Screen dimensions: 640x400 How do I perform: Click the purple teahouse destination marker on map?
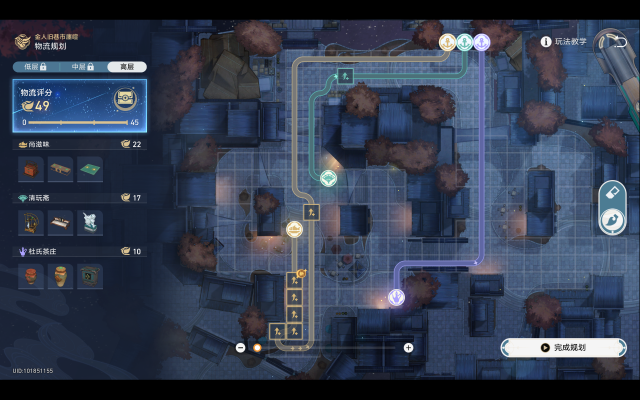pos(396,297)
